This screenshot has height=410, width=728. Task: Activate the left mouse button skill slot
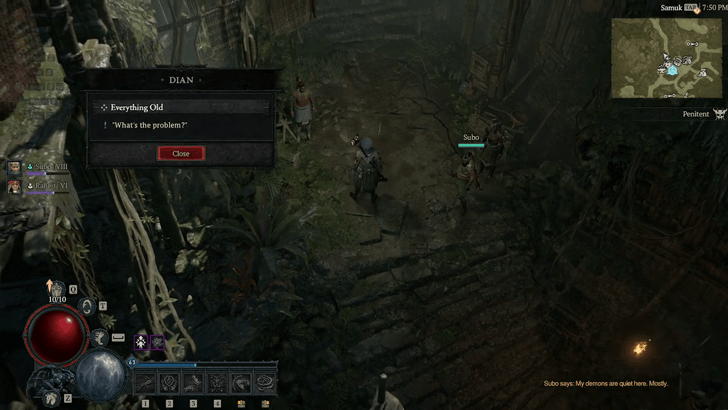pos(241,382)
